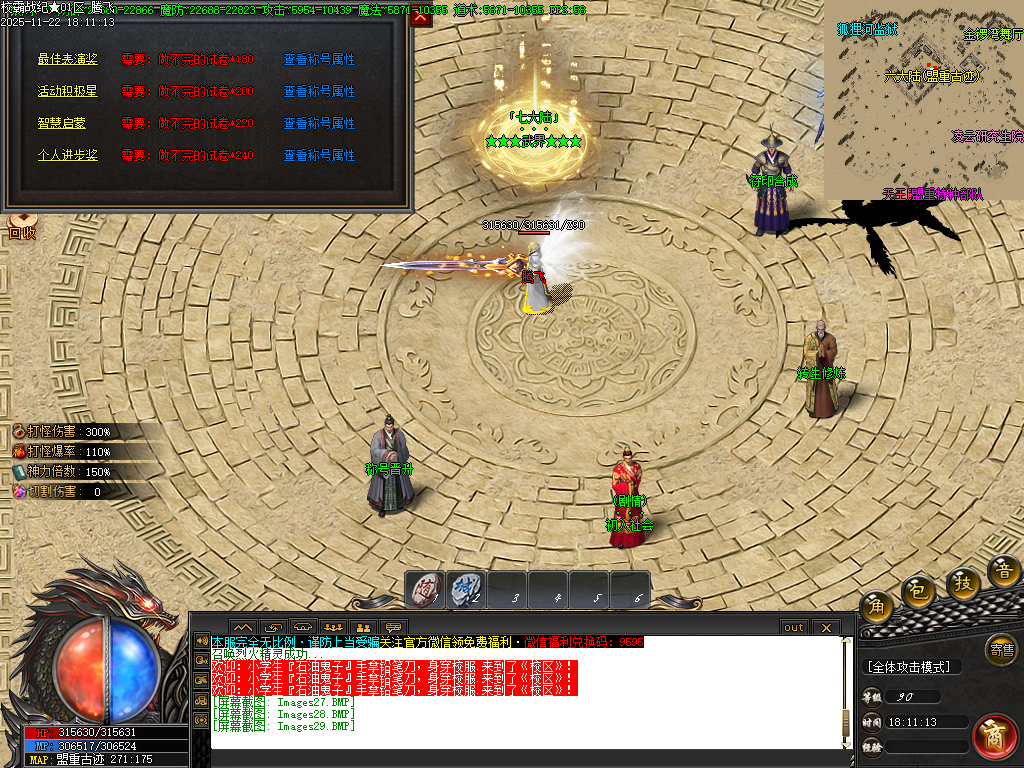Close the chat window with its X button
This screenshot has width=1024, height=768.
(x=825, y=627)
